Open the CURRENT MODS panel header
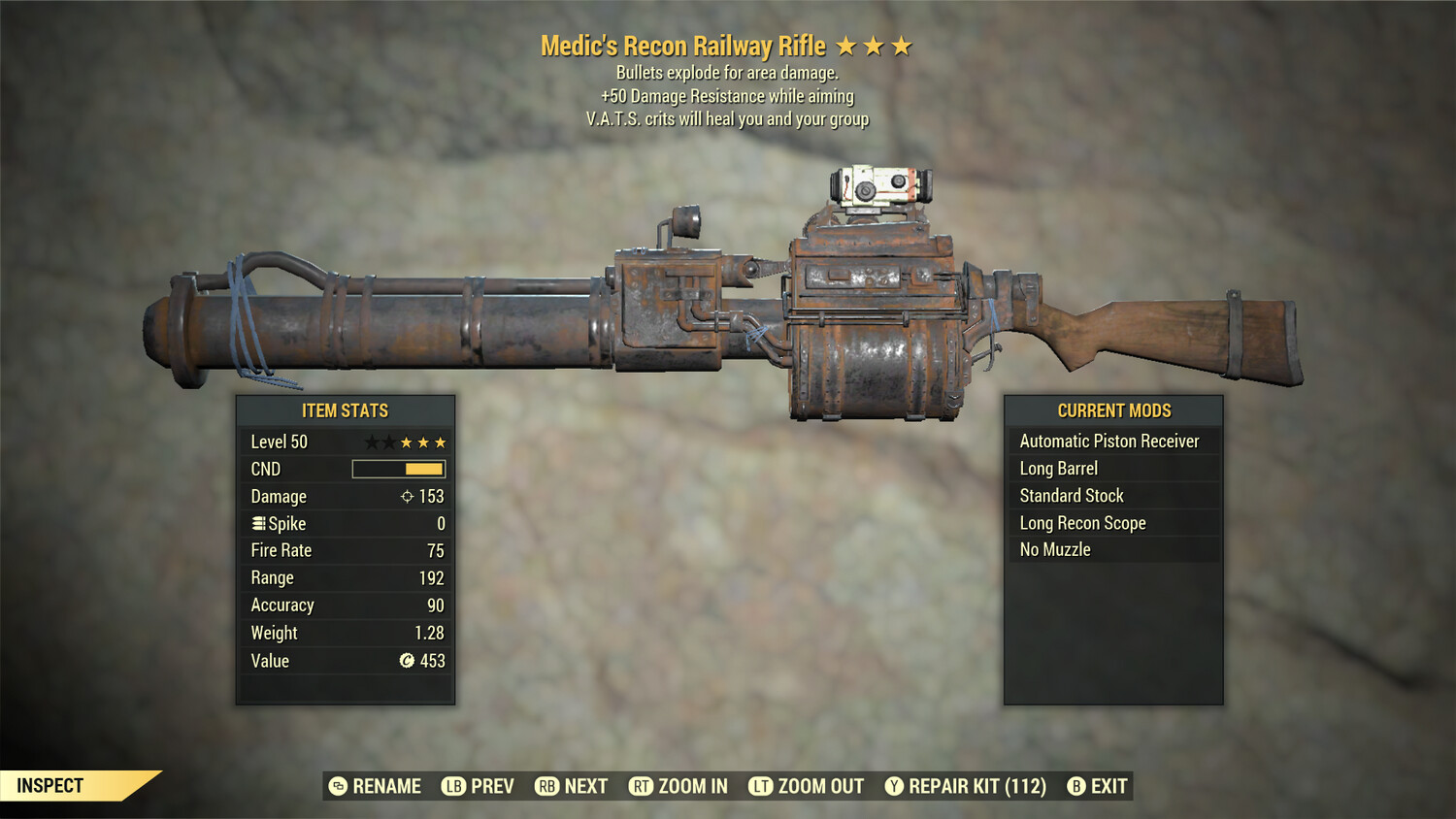 (1113, 409)
